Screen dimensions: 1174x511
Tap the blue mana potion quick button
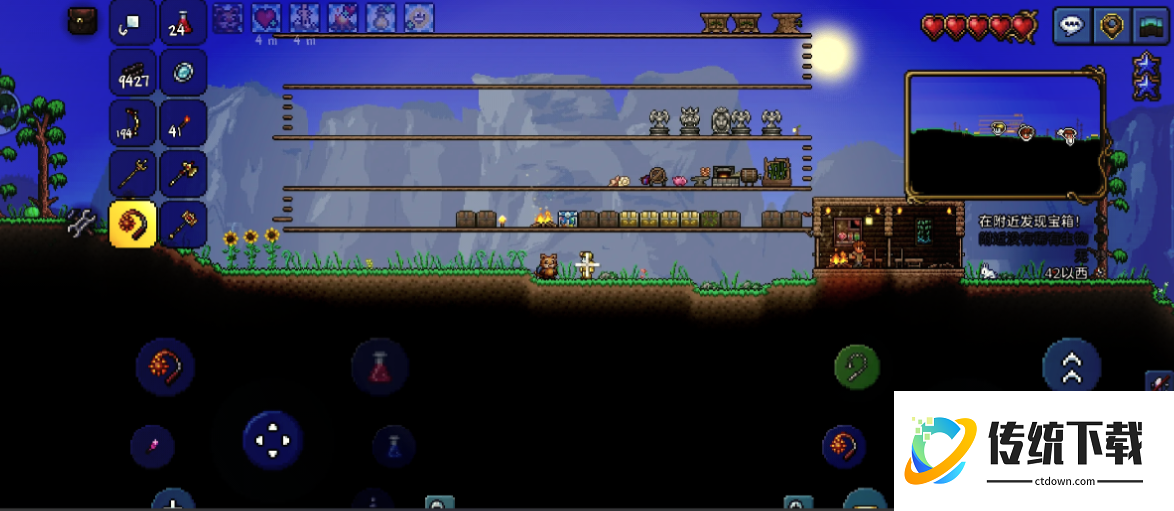pyautogui.click(x=393, y=445)
